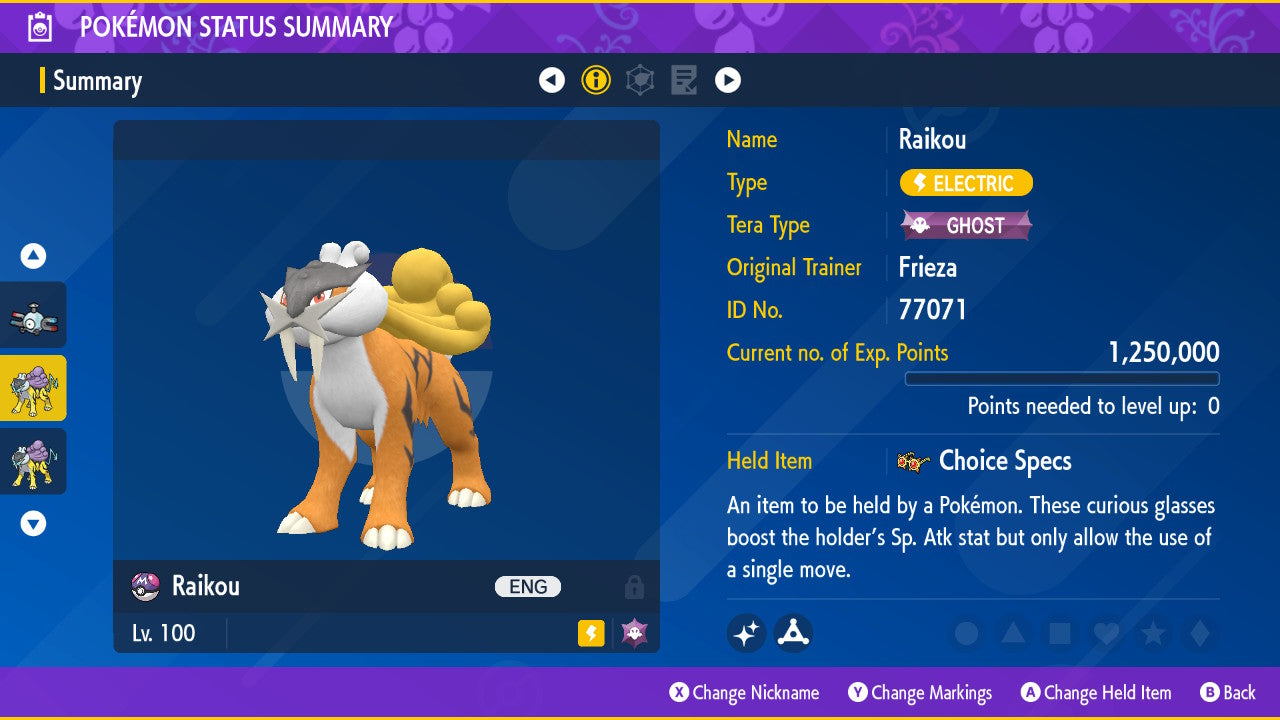Toggle the circle marking
The width and height of the screenshot is (1280, 720).
pyautogui.click(x=966, y=633)
